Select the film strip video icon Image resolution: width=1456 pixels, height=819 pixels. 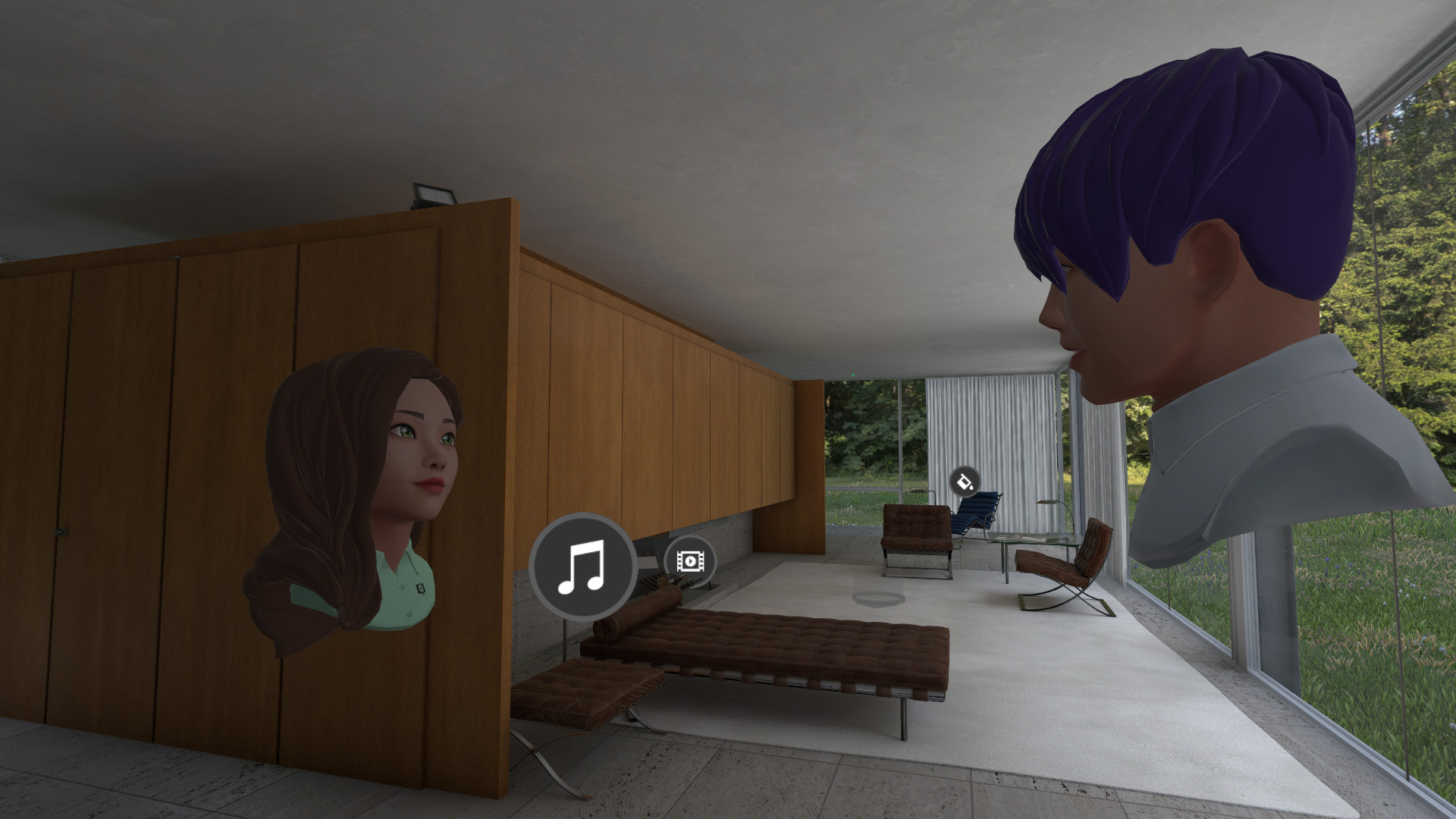[689, 561]
